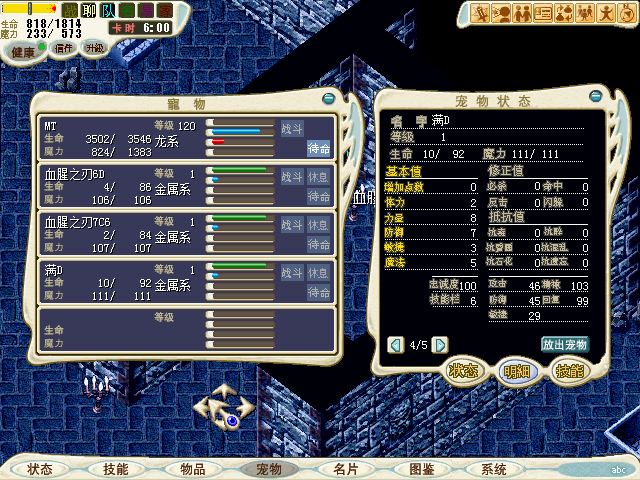640x480 pixels.
Task: Show the previous pet's status
Action: [395, 345]
